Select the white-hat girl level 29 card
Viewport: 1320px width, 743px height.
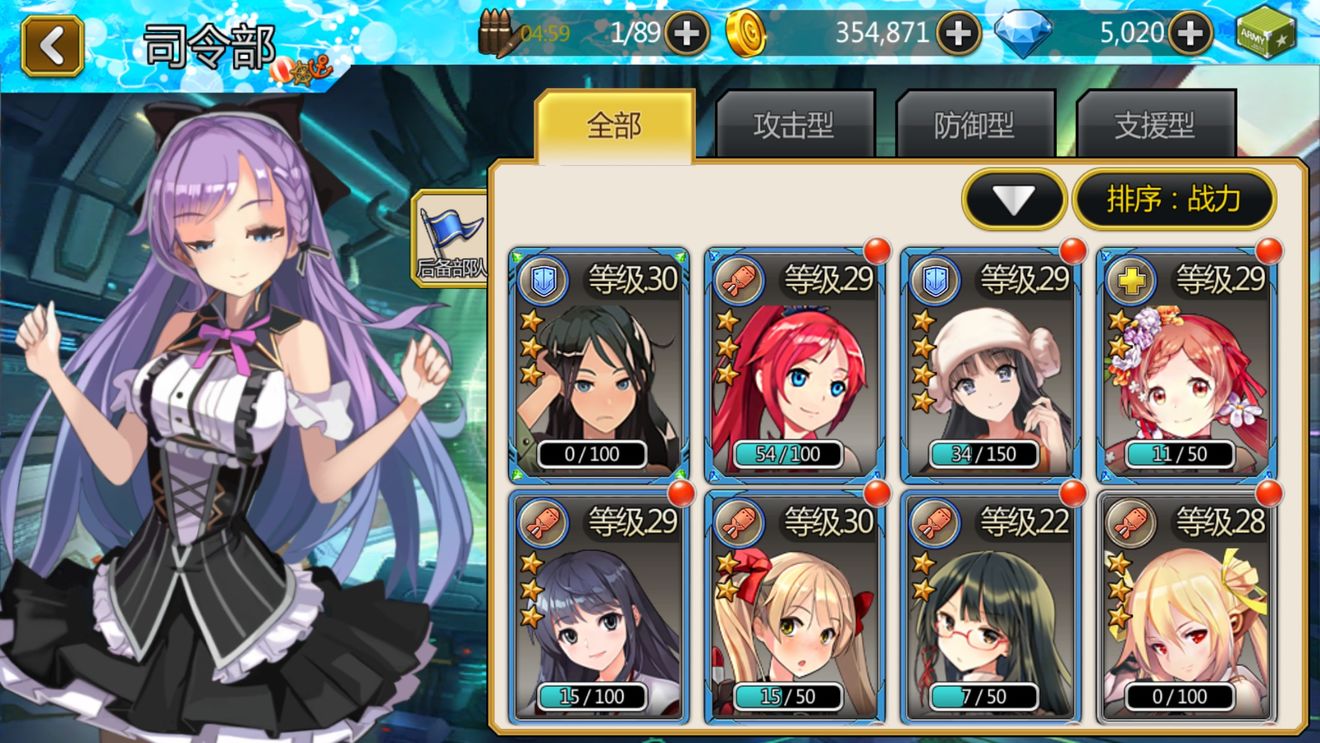[990, 365]
